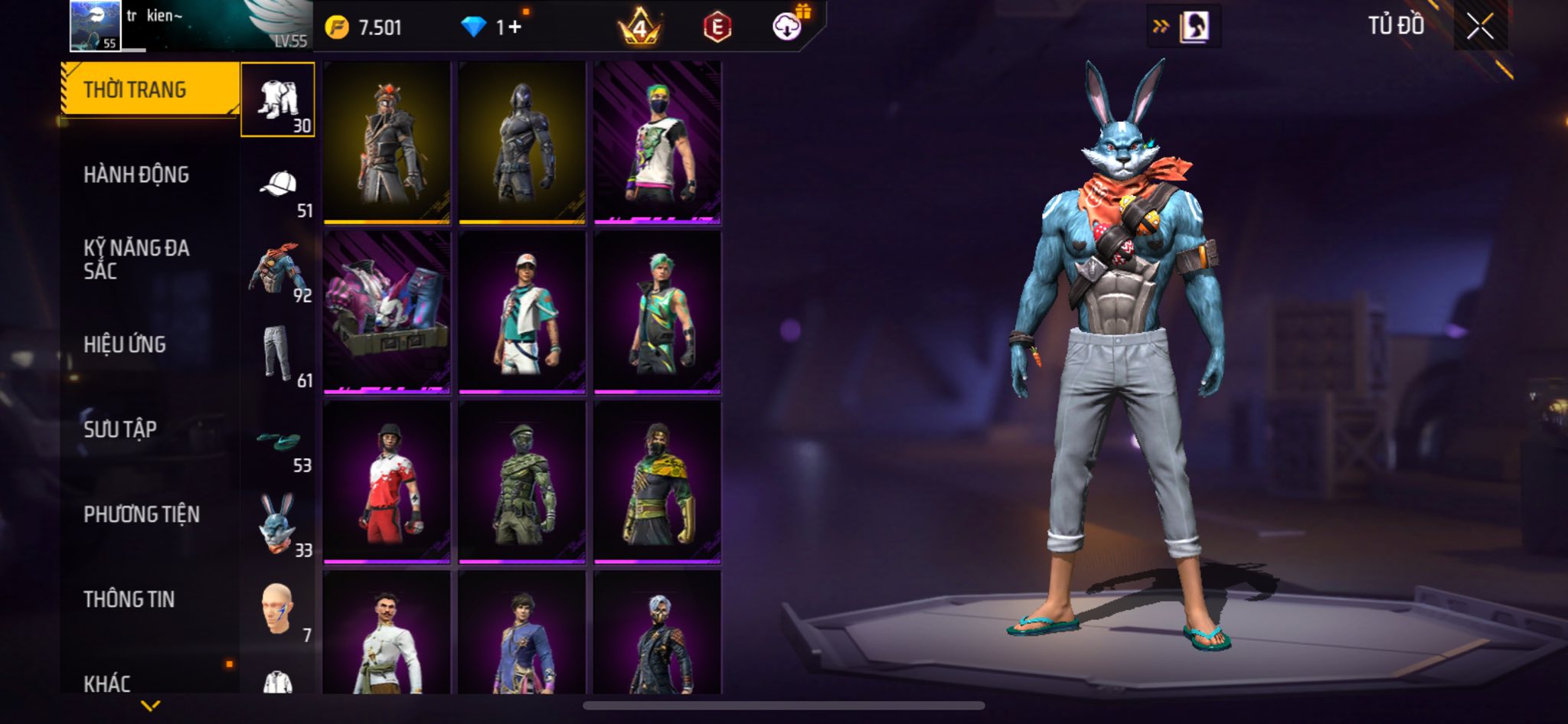Image resolution: width=1568 pixels, height=724 pixels.
Task: Close the wardrobe with the X button
Action: [x=1480, y=27]
